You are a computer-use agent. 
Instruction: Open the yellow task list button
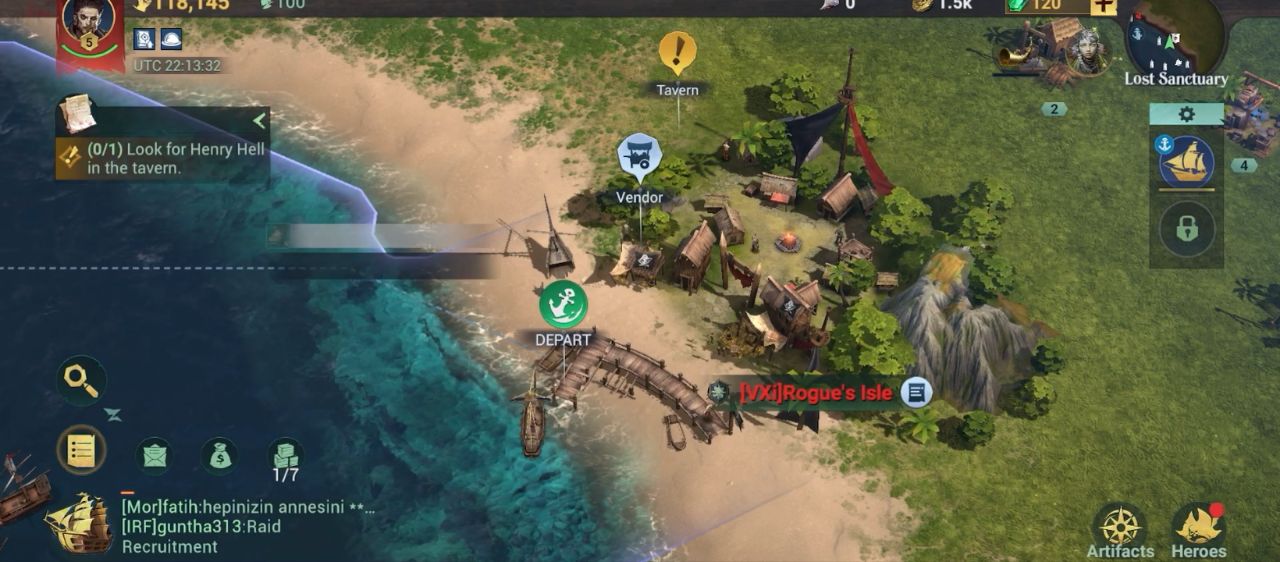81,451
